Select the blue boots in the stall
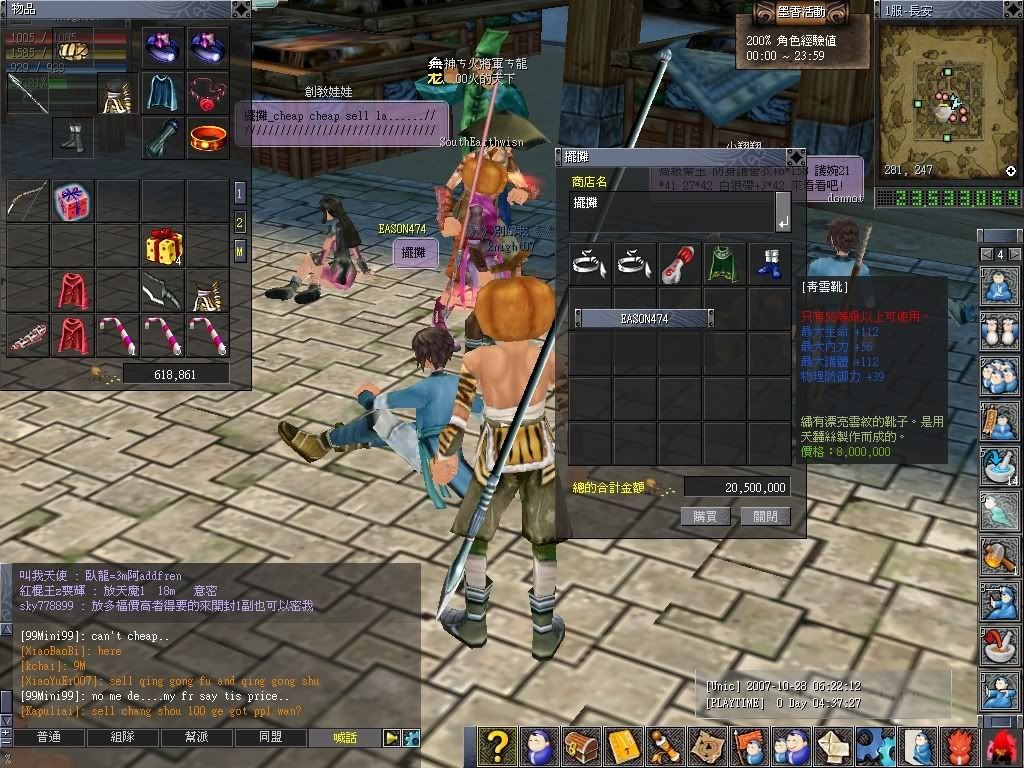Screen dimensions: 1024x768 coord(769,264)
